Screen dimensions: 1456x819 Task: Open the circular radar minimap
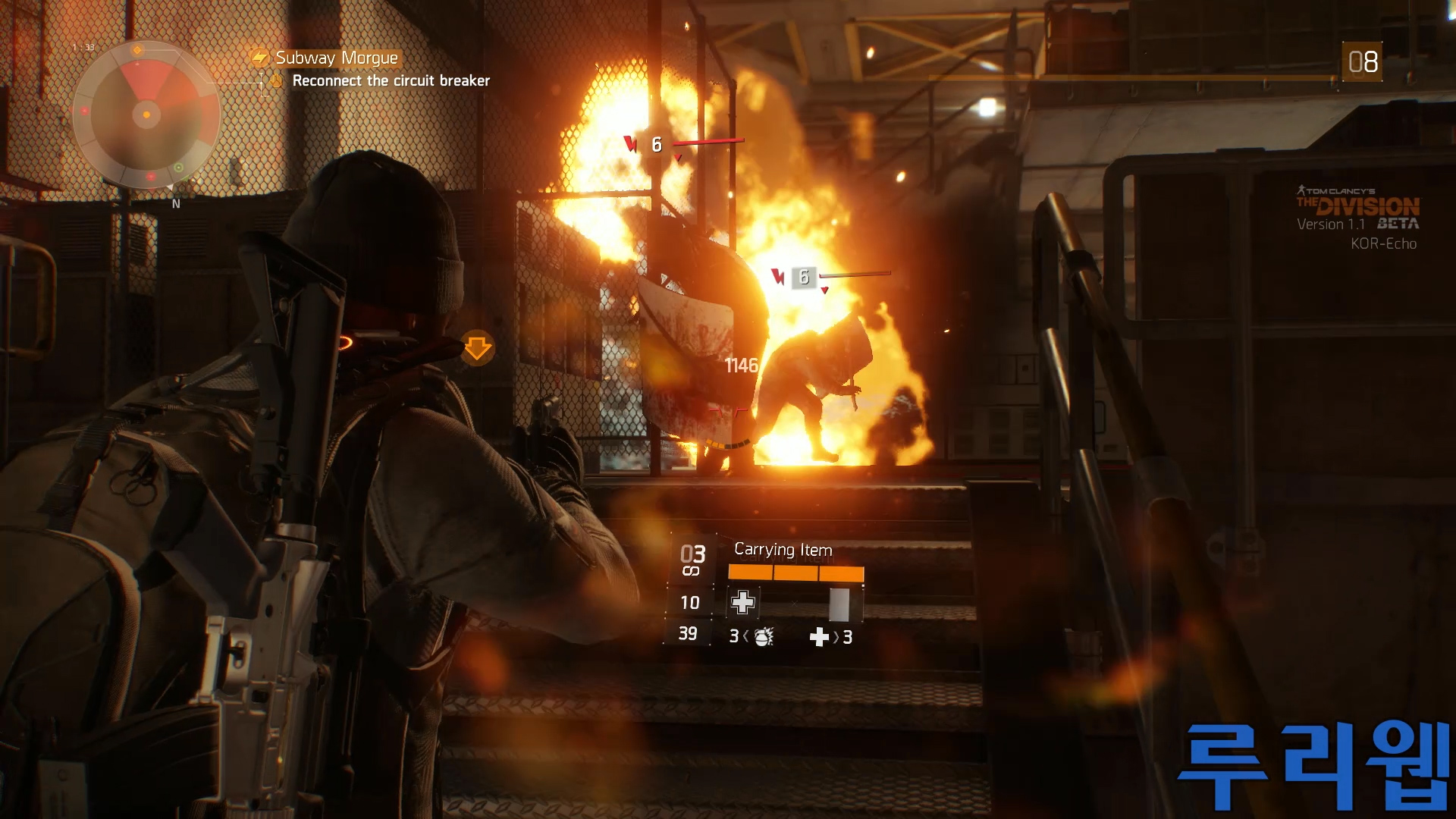click(146, 115)
